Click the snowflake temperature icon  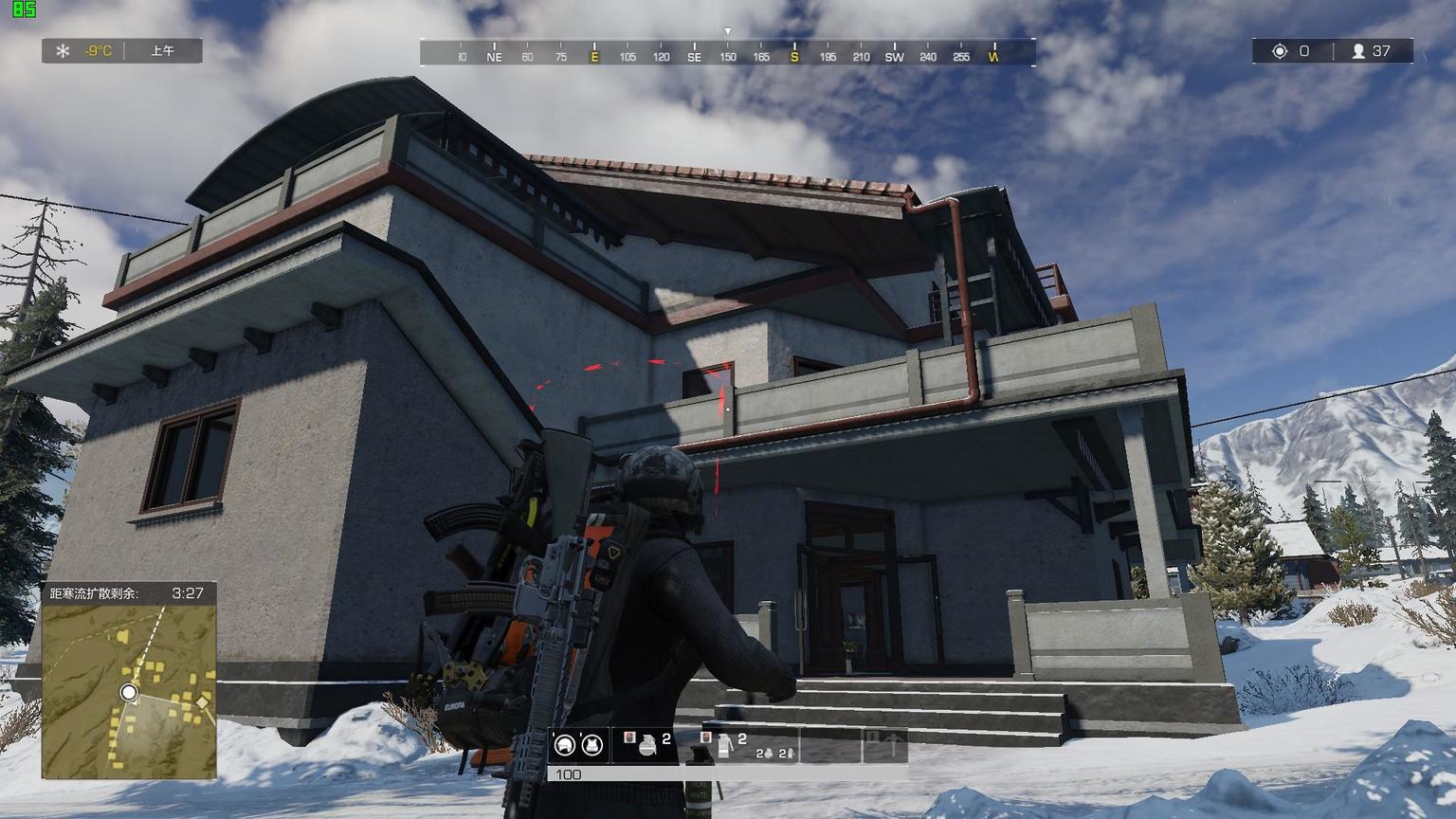(63, 51)
